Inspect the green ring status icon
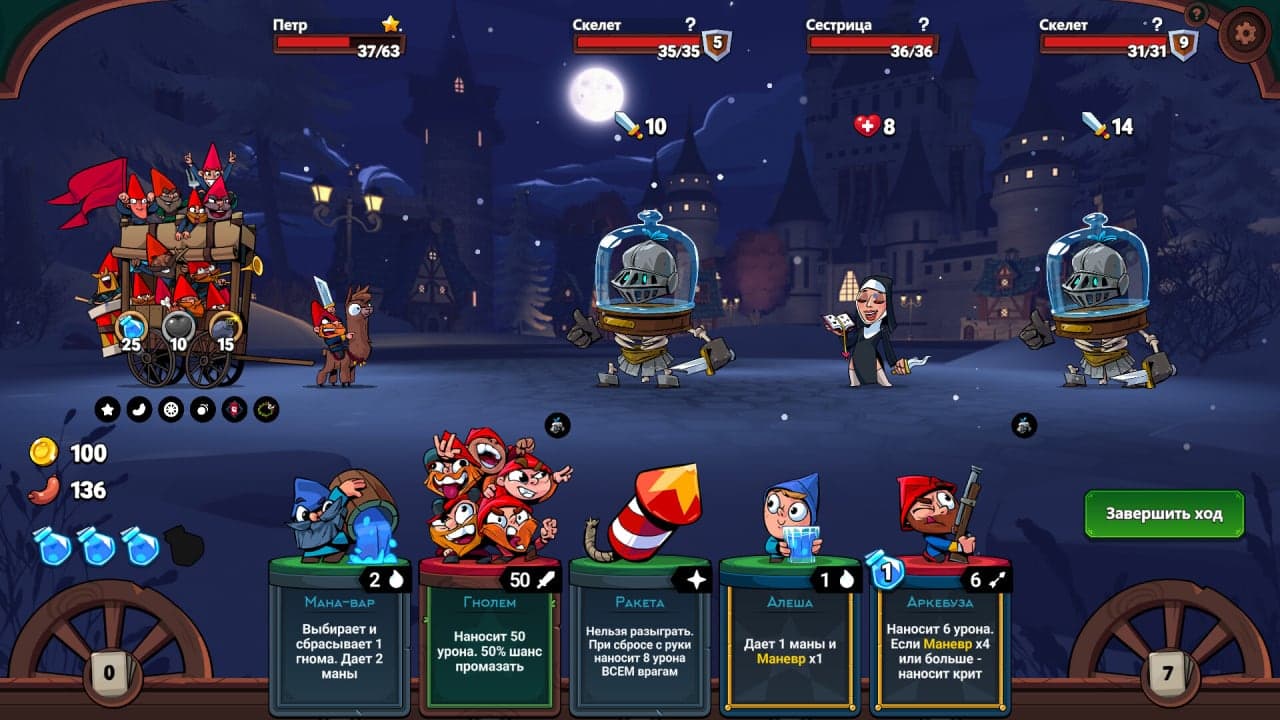 tap(266, 409)
